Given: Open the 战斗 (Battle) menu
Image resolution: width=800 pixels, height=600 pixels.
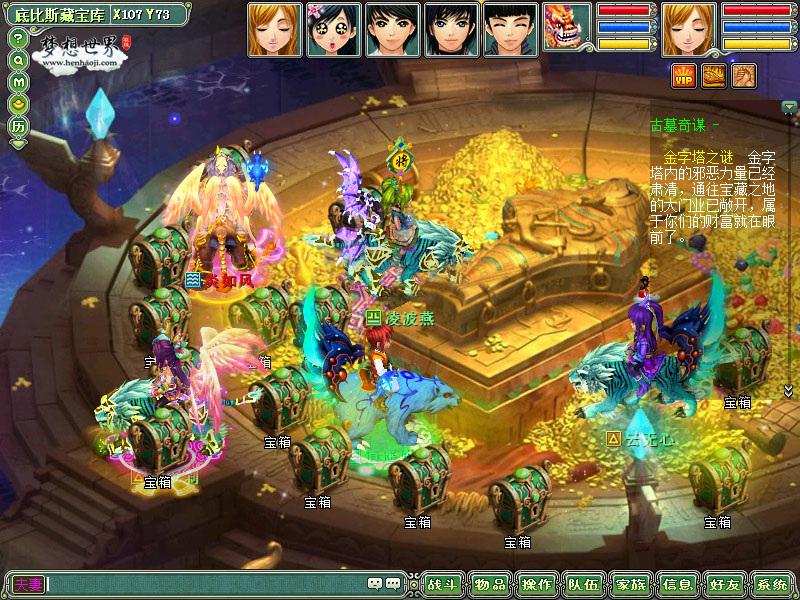Looking at the screenshot, I should click(x=440, y=584).
